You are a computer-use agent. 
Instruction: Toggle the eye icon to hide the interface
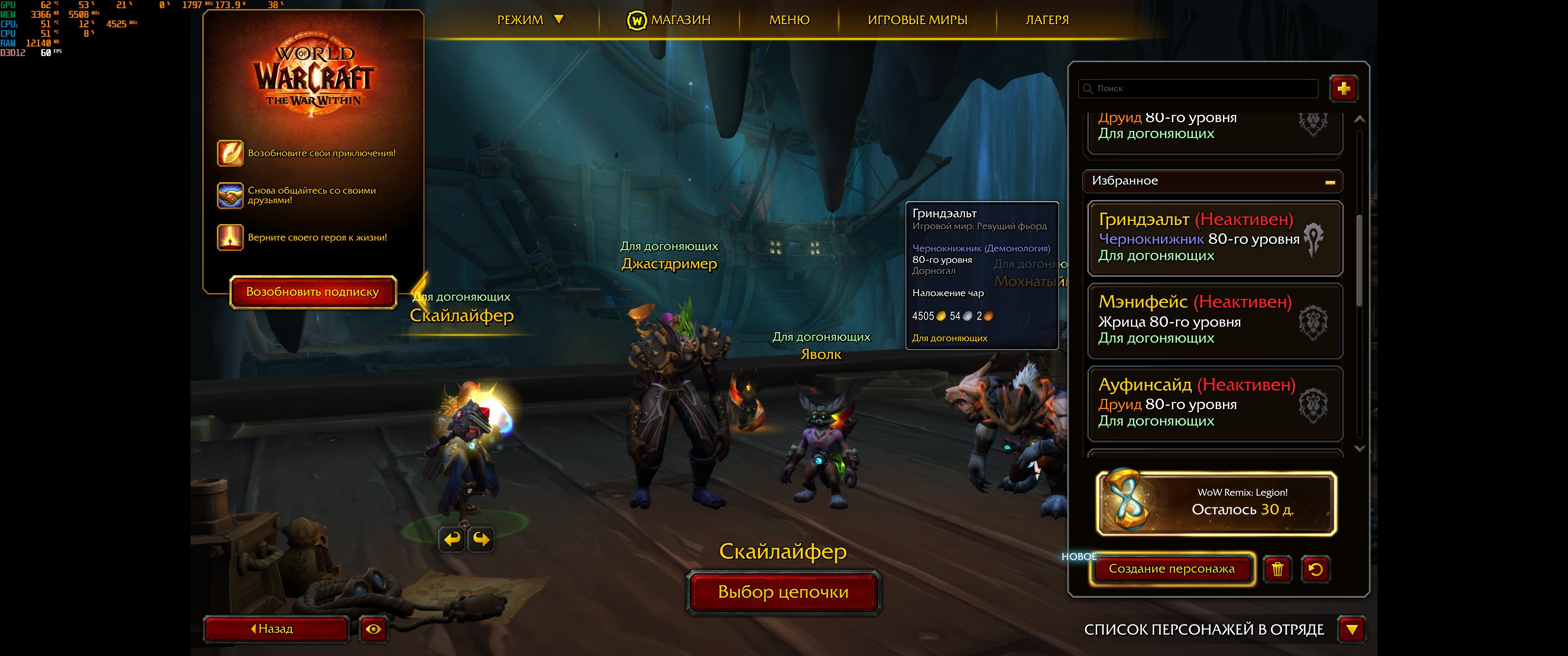pyautogui.click(x=373, y=630)
